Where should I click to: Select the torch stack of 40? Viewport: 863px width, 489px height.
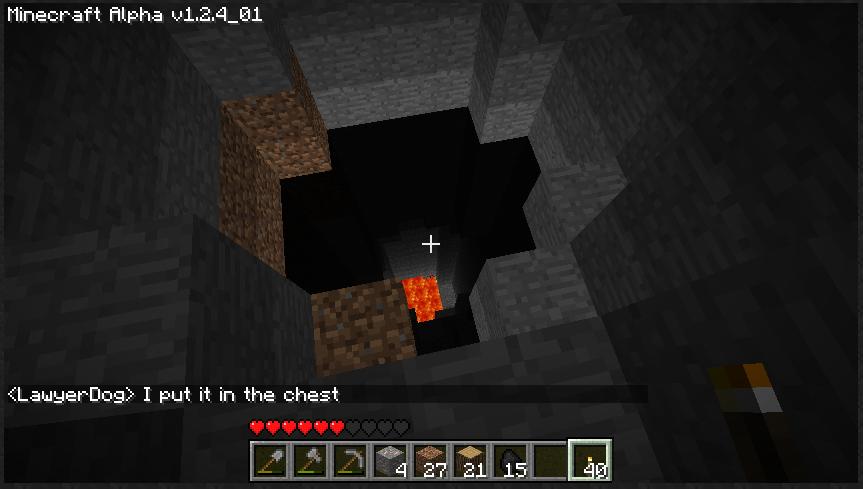coord(590,460)
